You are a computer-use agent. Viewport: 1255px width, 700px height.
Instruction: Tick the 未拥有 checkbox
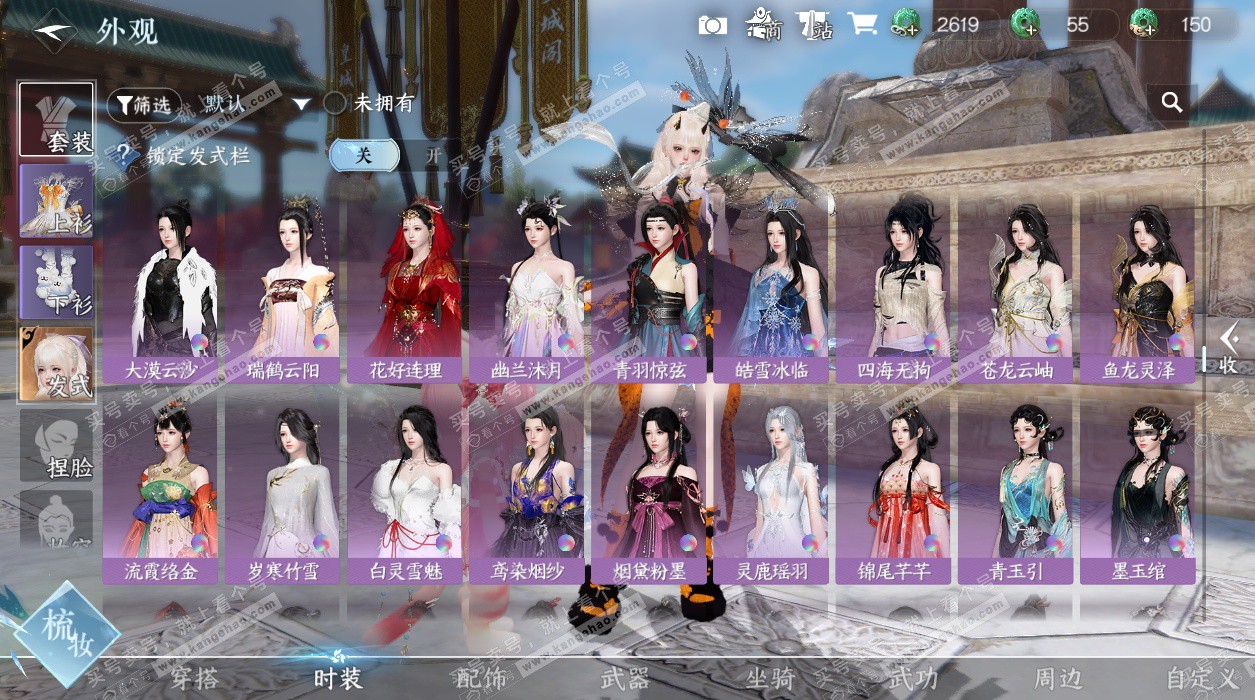[x=335, y=103]
